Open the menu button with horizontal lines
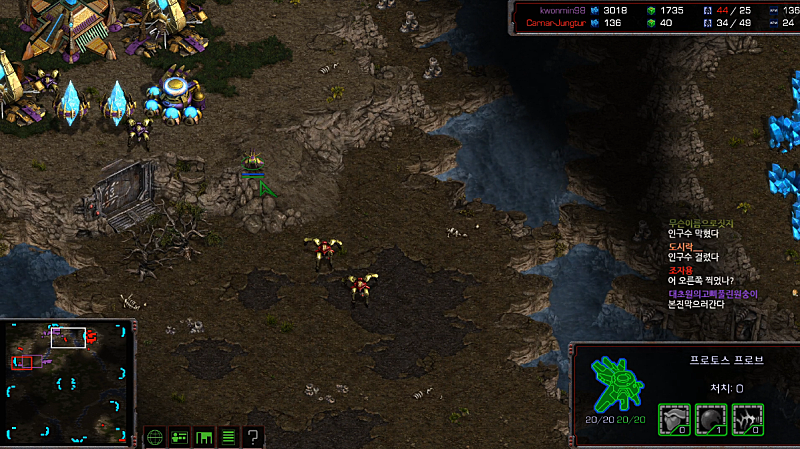 coord(228,436)
